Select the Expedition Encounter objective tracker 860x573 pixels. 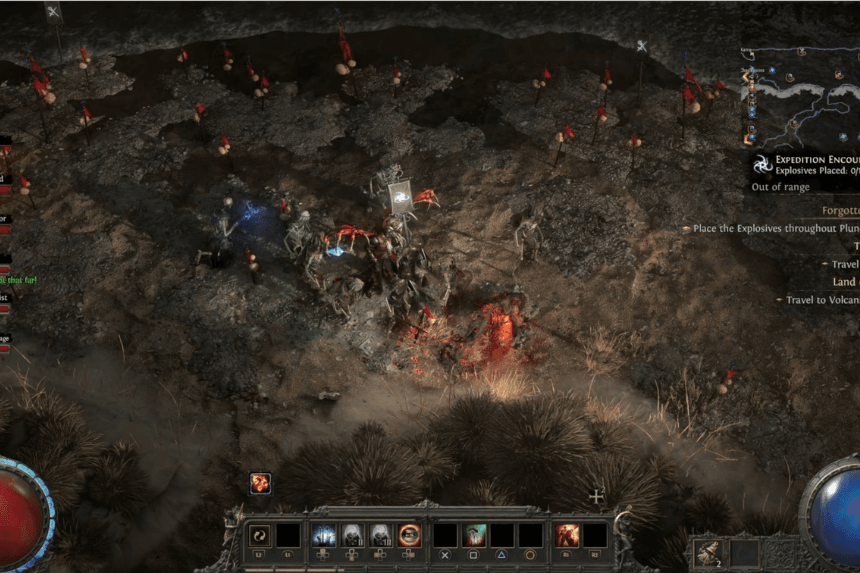pos(803,164)
